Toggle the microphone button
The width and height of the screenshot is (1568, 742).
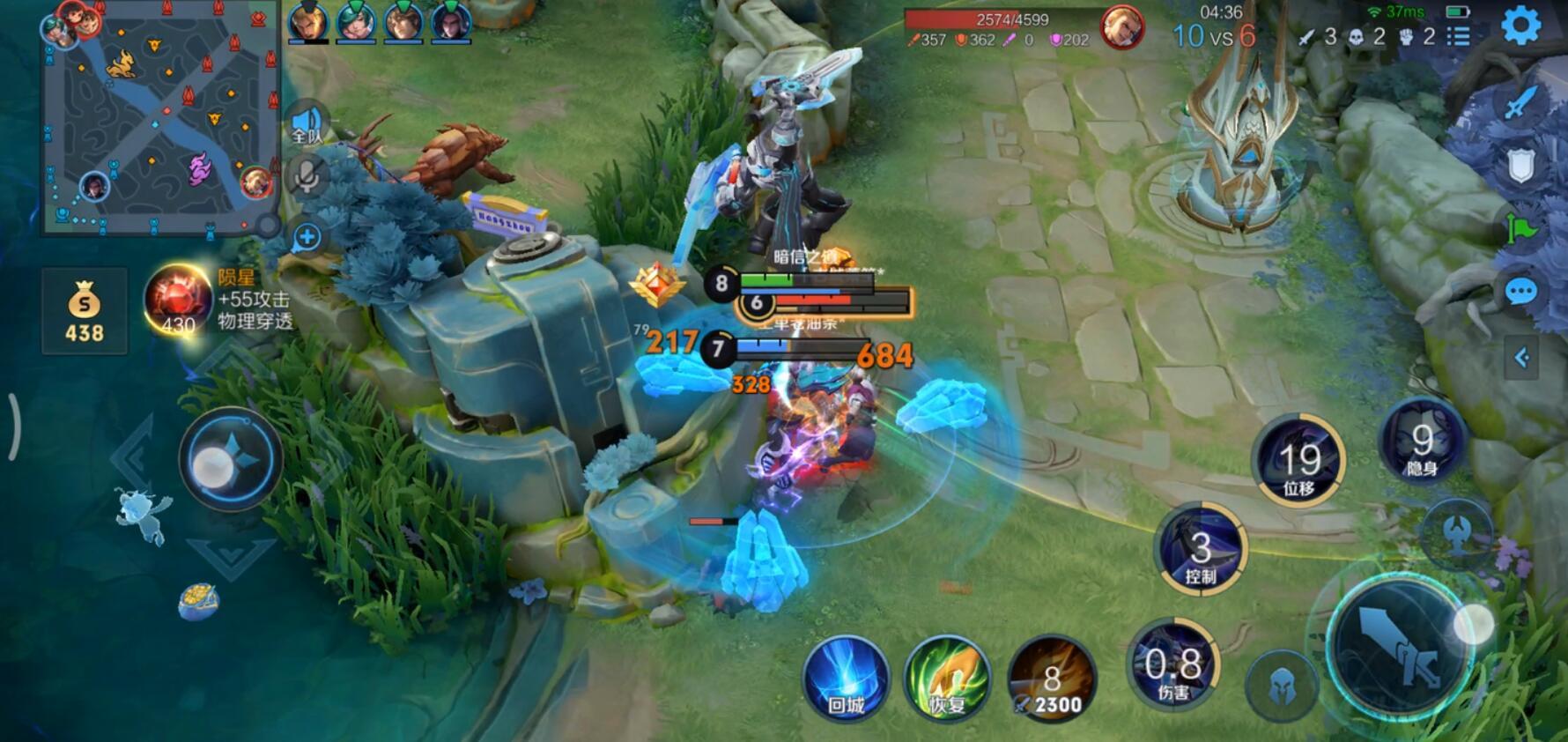point(307,177)
